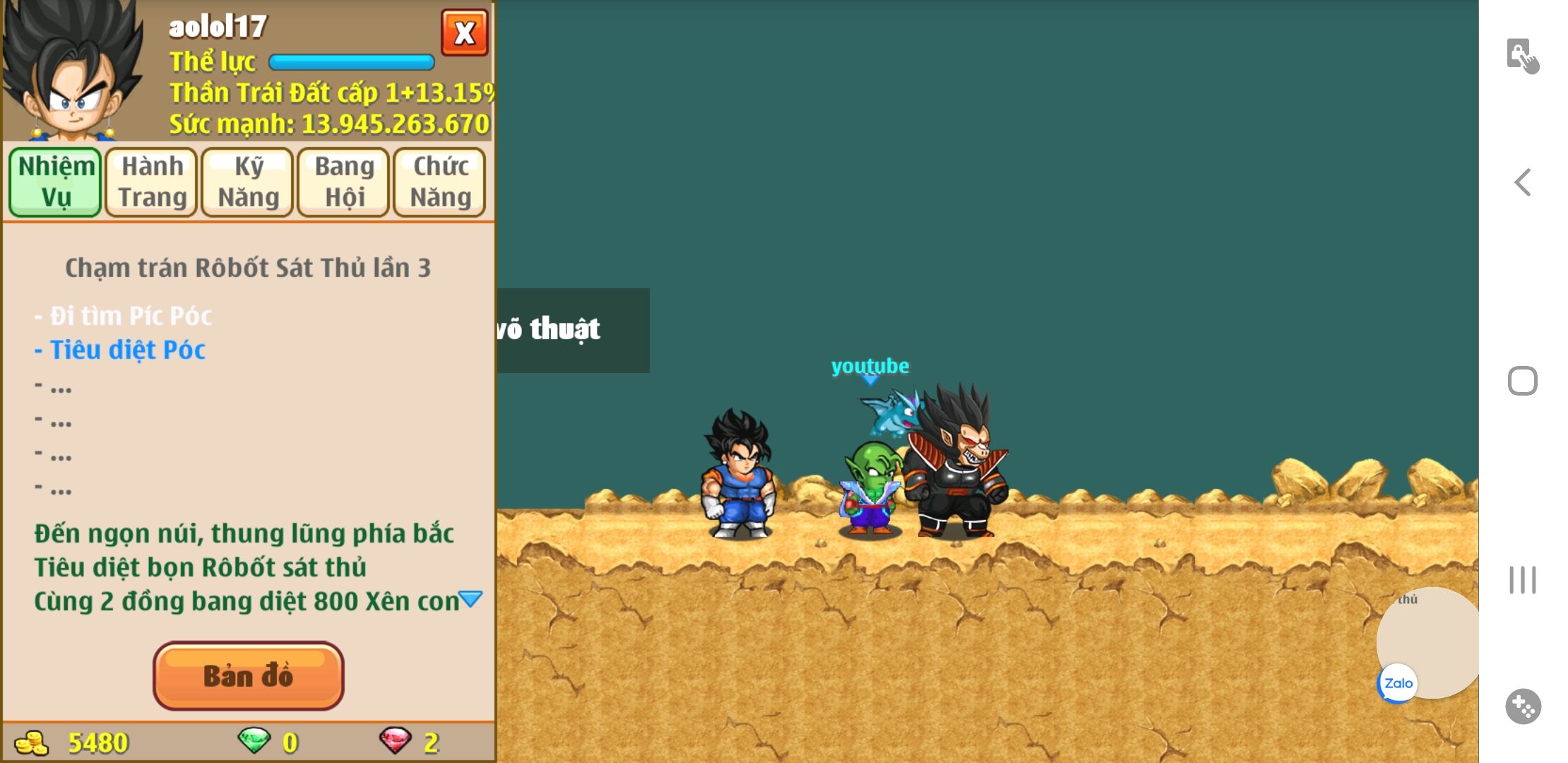Tap the Android back arrow

tap(1523, 182)
